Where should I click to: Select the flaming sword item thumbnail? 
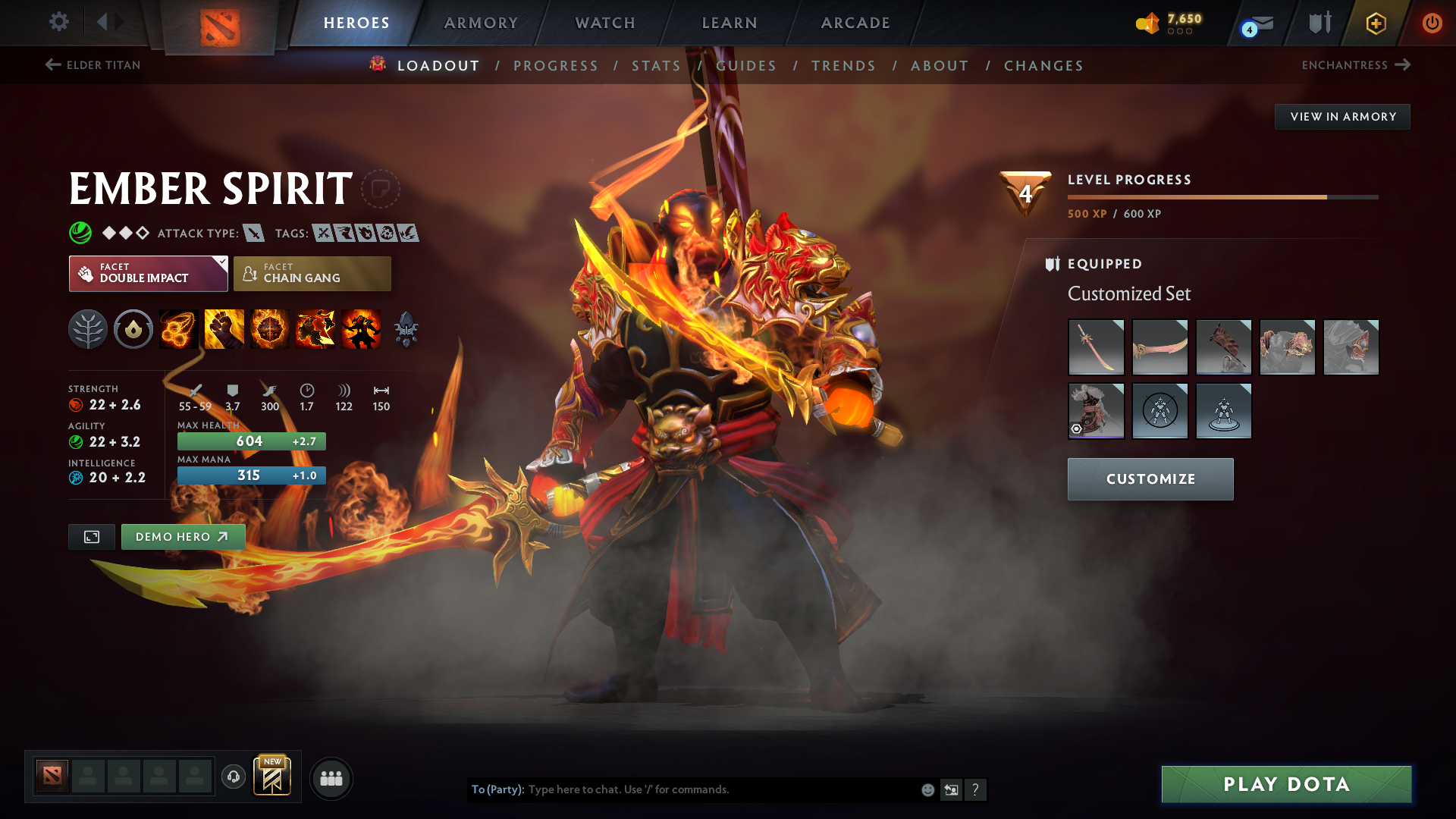(x=1097, y=347)
